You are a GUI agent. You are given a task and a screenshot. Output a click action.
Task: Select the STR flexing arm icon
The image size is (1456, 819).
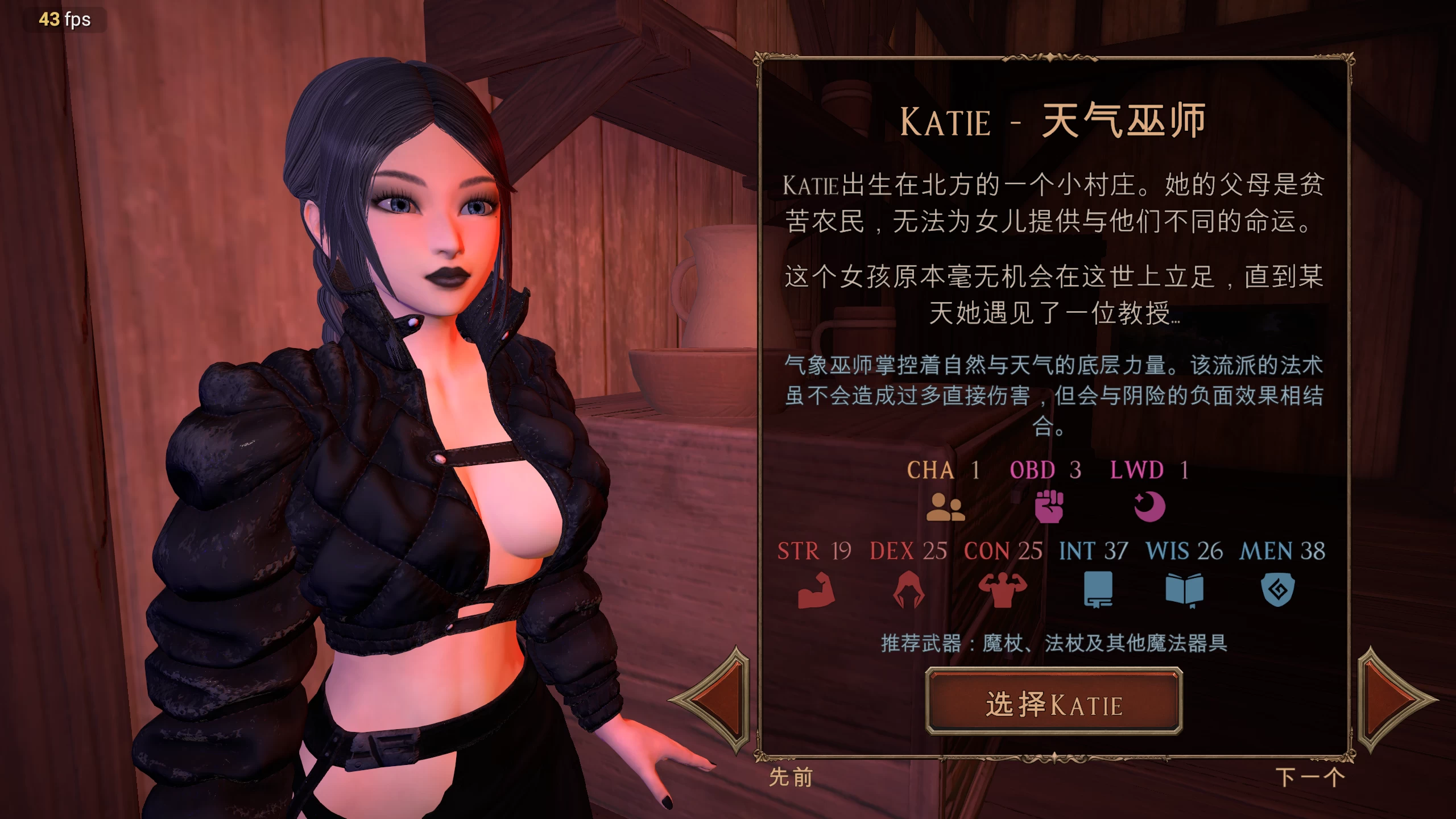pyautogui.click(x=817, y=590)
